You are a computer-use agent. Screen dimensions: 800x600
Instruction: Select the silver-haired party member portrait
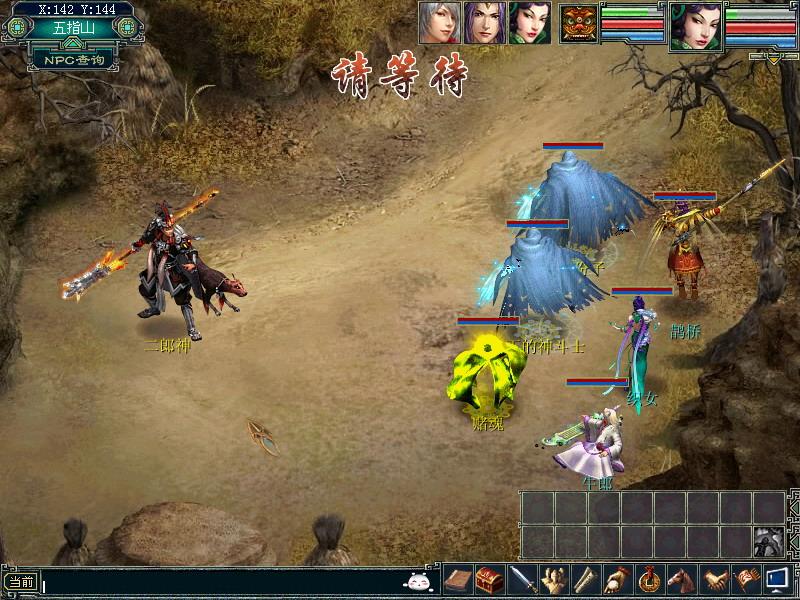coord(439,22)
